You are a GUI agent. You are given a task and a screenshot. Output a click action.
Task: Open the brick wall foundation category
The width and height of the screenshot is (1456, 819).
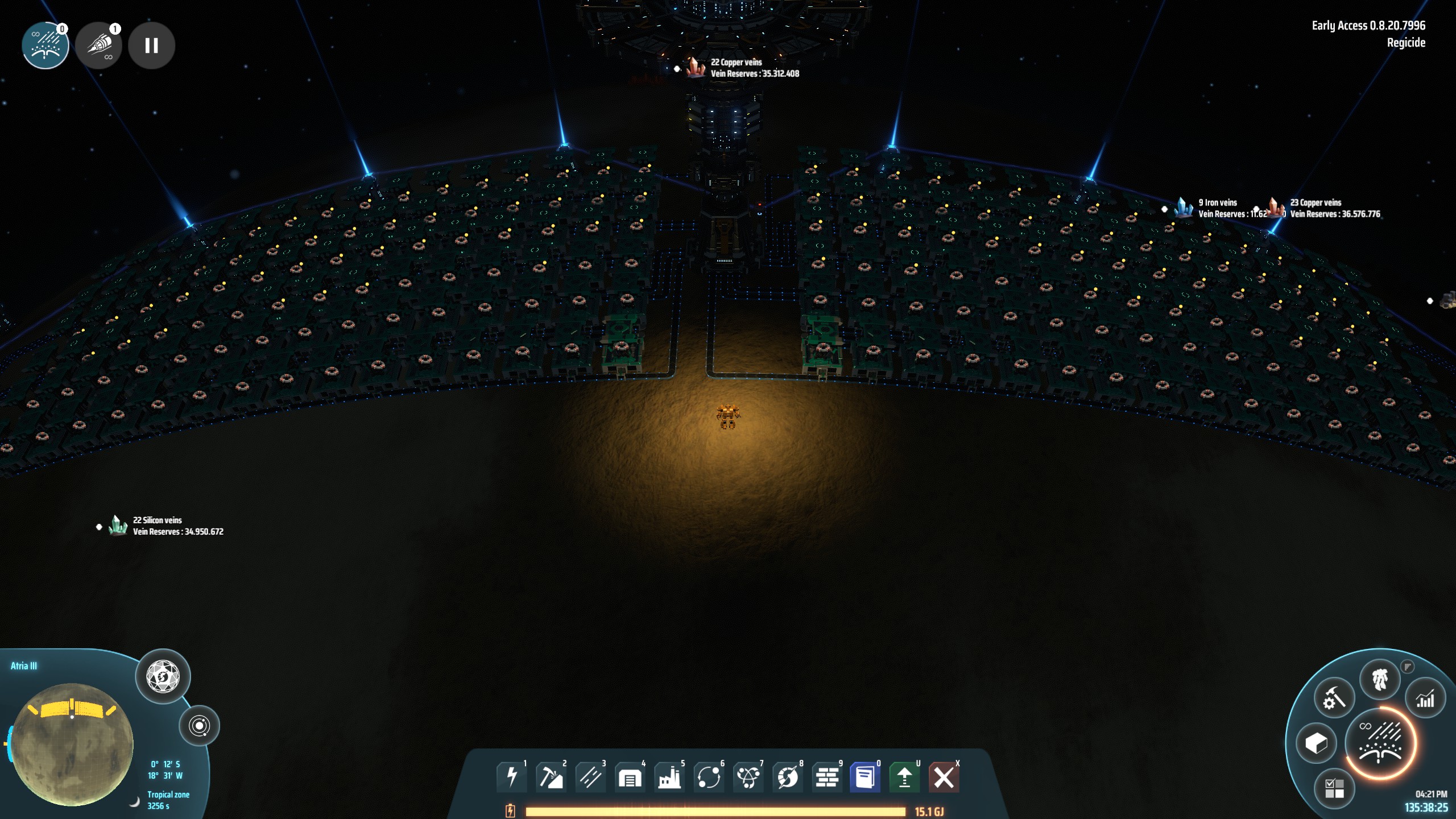tap(827, 777)
